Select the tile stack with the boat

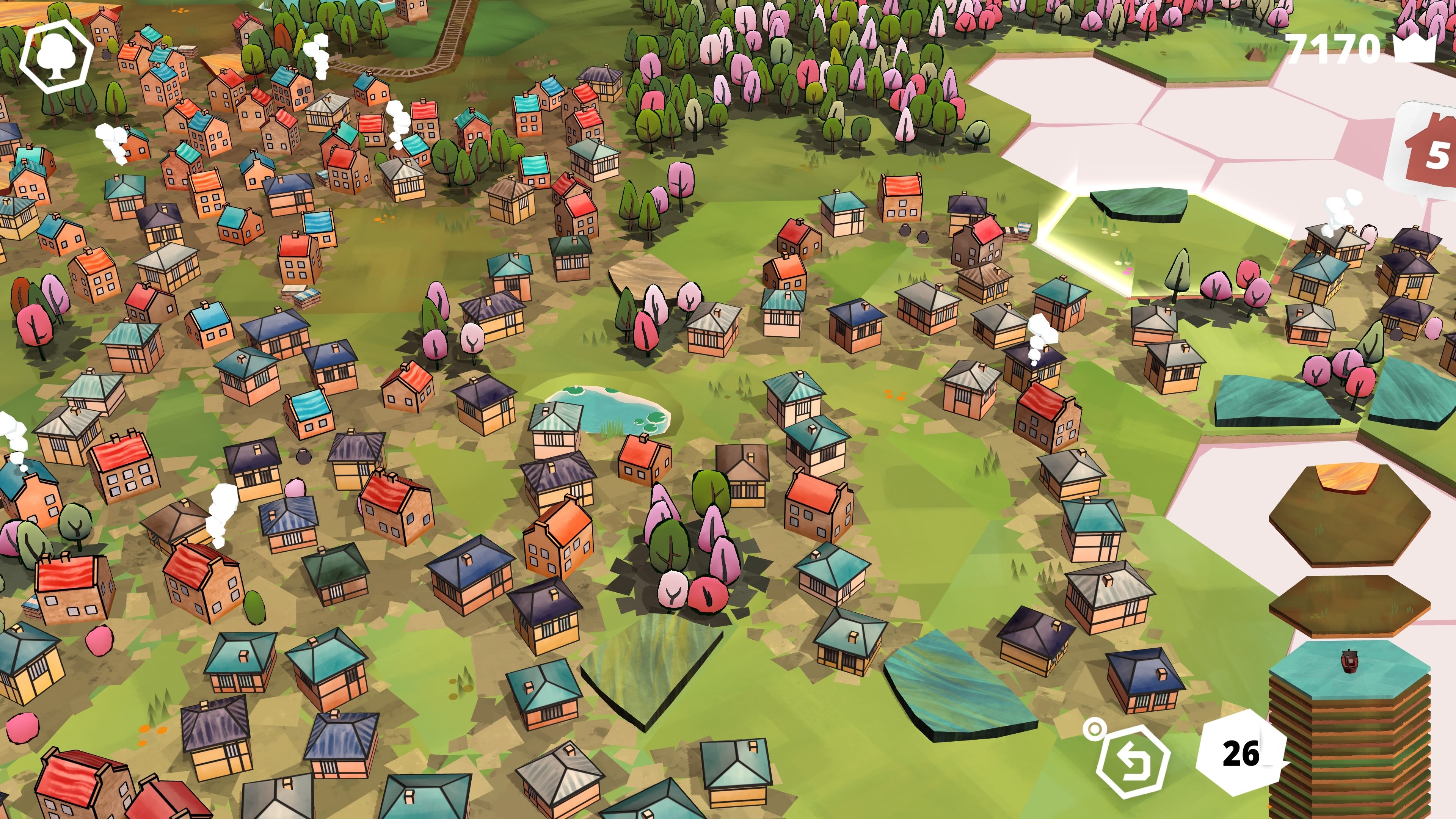point(1350,667)
